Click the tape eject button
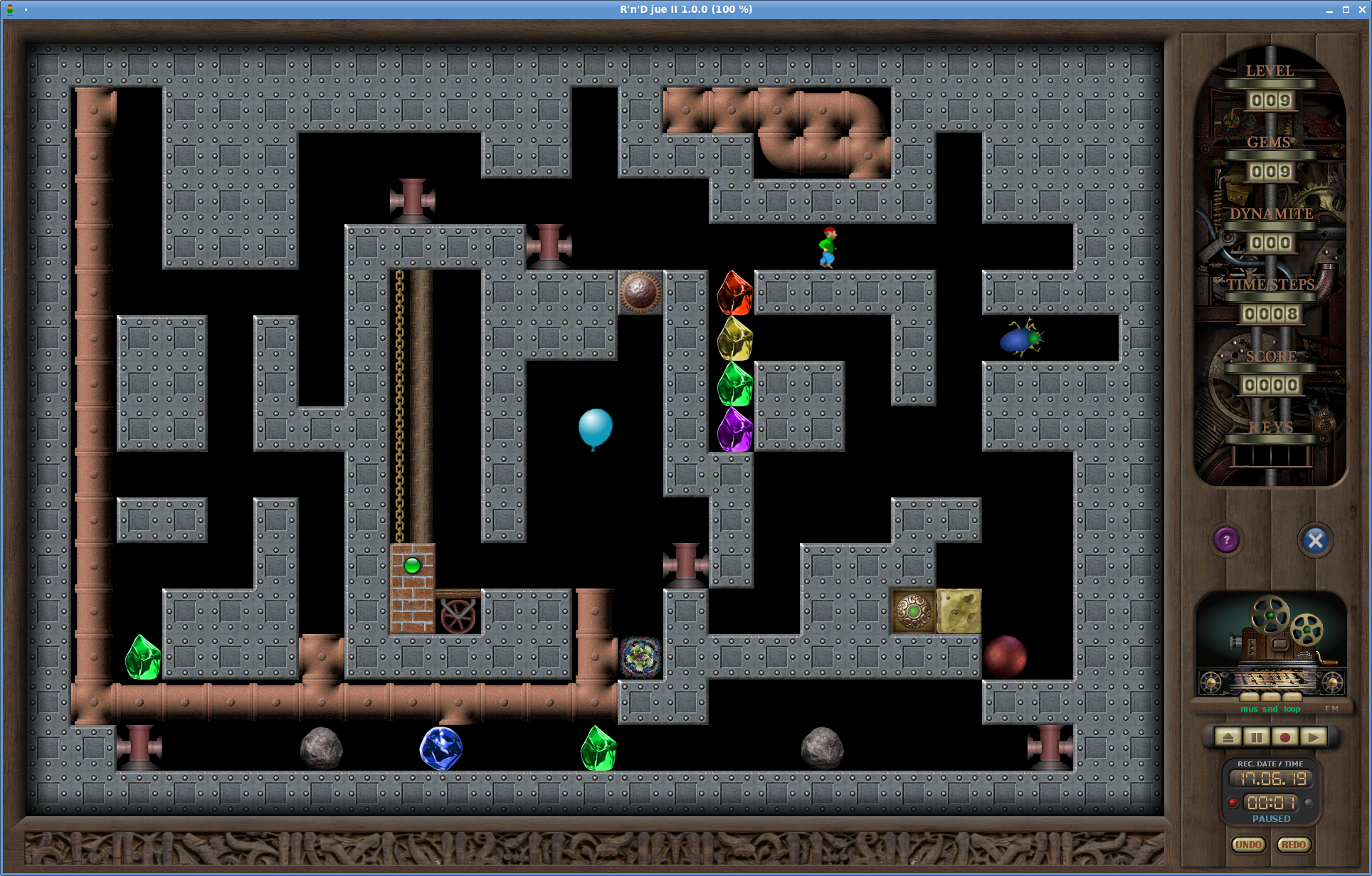 [x=1228, y=737]
